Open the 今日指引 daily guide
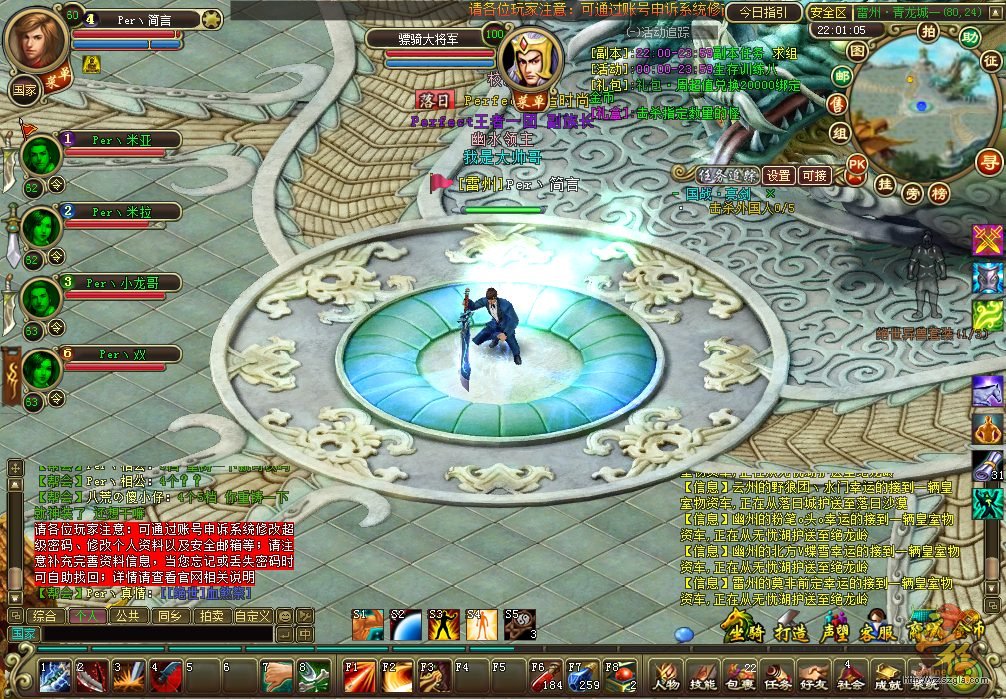Viewport: 1006px width, 699px height. [764, 13]
